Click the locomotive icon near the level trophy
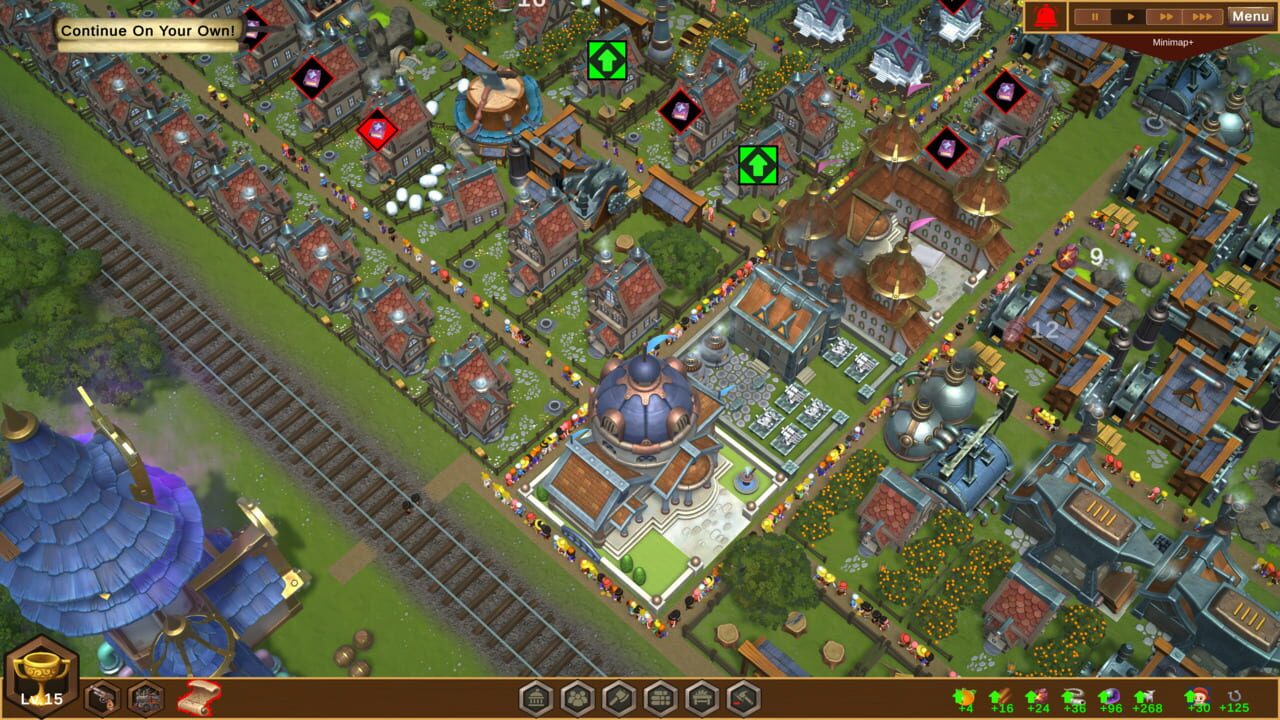Image resolution: width=1280 pixels, height=720 pixels. tap(144, 698)
